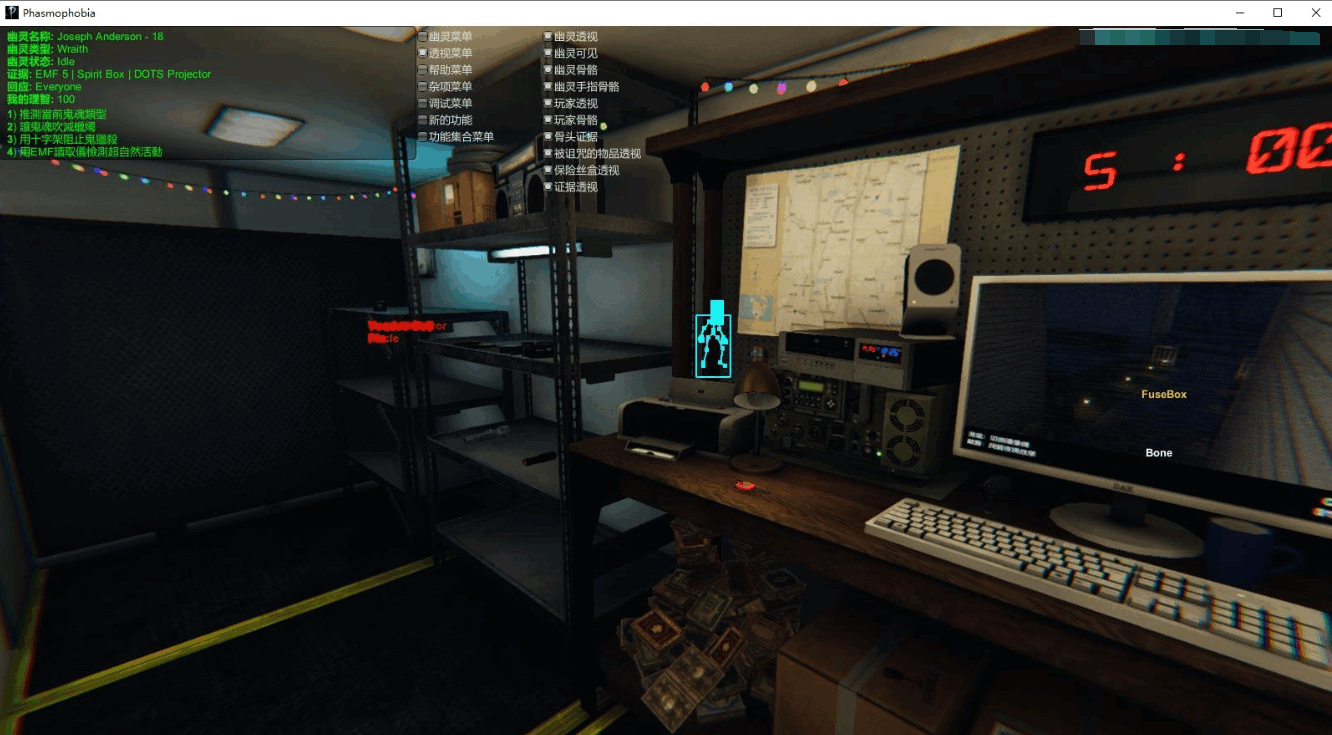Turn off 玩家透视
This screenshot has height=735, width=1332.
pyautogui.click(x=549, y=103)
